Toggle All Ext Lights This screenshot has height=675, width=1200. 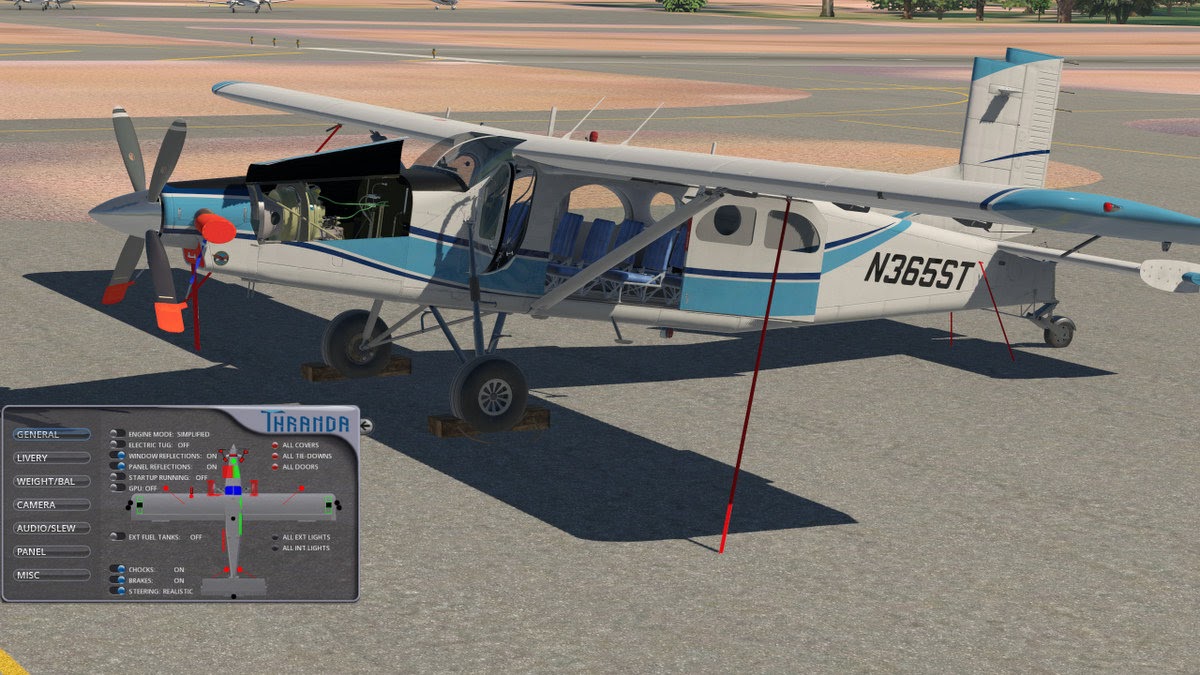click(275, 537)
